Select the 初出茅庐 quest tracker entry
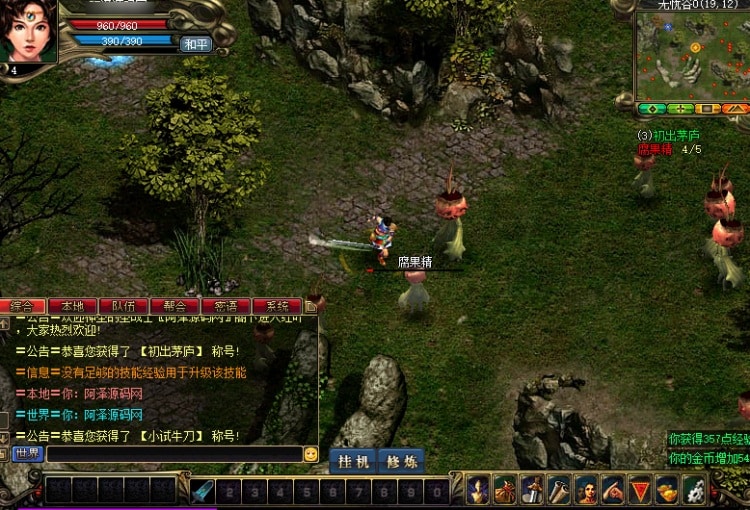The width and height of the screenshot is (750, 510). click(x=672, y=135)
